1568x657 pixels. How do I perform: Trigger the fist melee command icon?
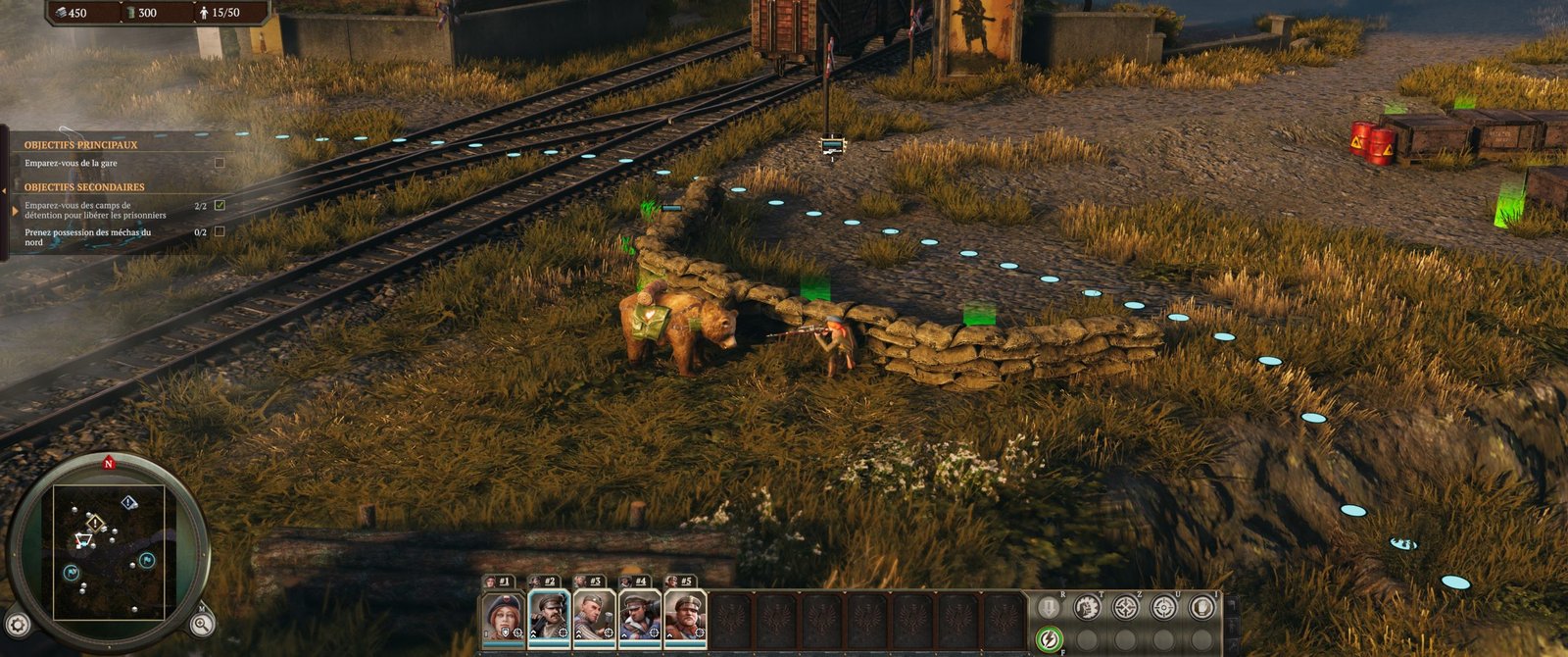(x=1087, y=607)
